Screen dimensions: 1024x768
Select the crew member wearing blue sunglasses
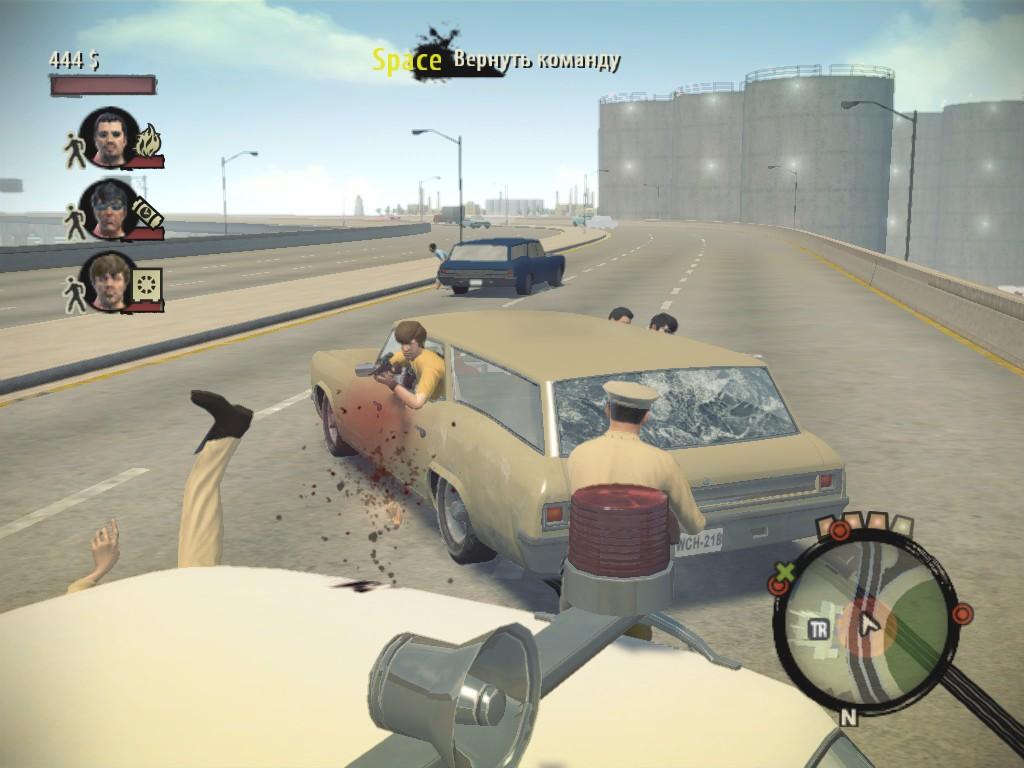(x=108, y=208)
